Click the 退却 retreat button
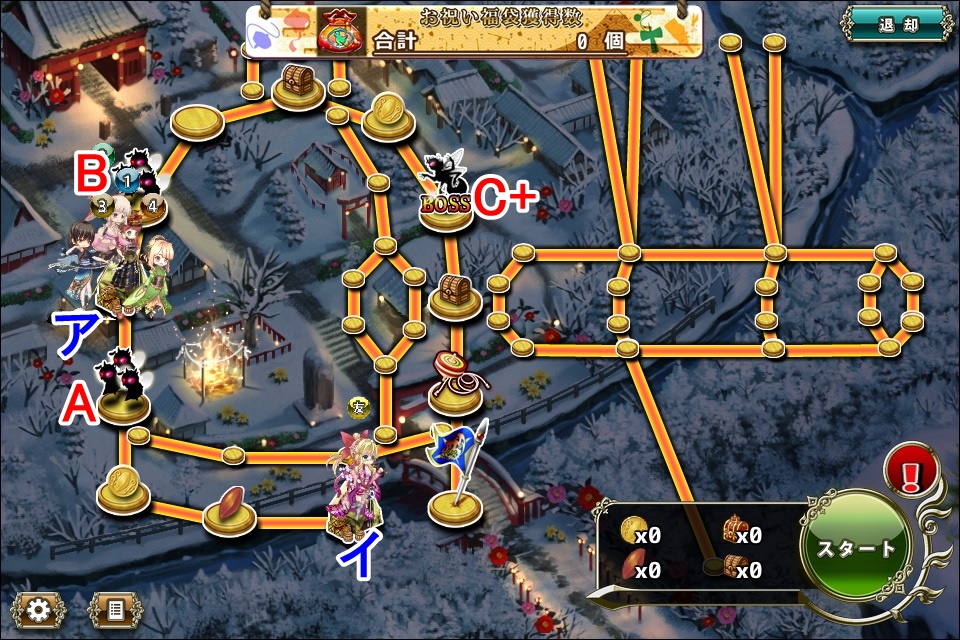The height and width of the screenshot is (640, 960). pos(895,24)
